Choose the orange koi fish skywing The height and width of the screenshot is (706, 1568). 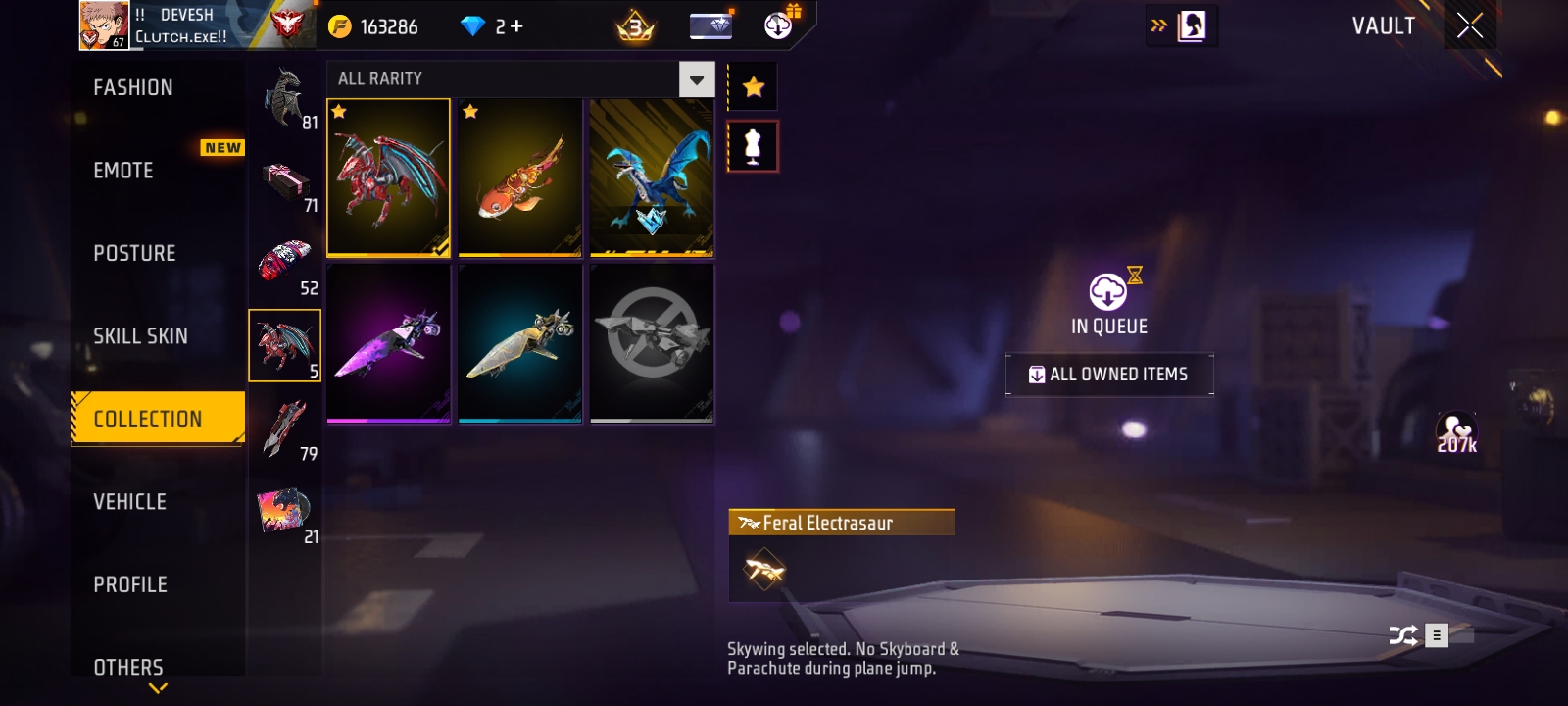[x=519, y=177]
